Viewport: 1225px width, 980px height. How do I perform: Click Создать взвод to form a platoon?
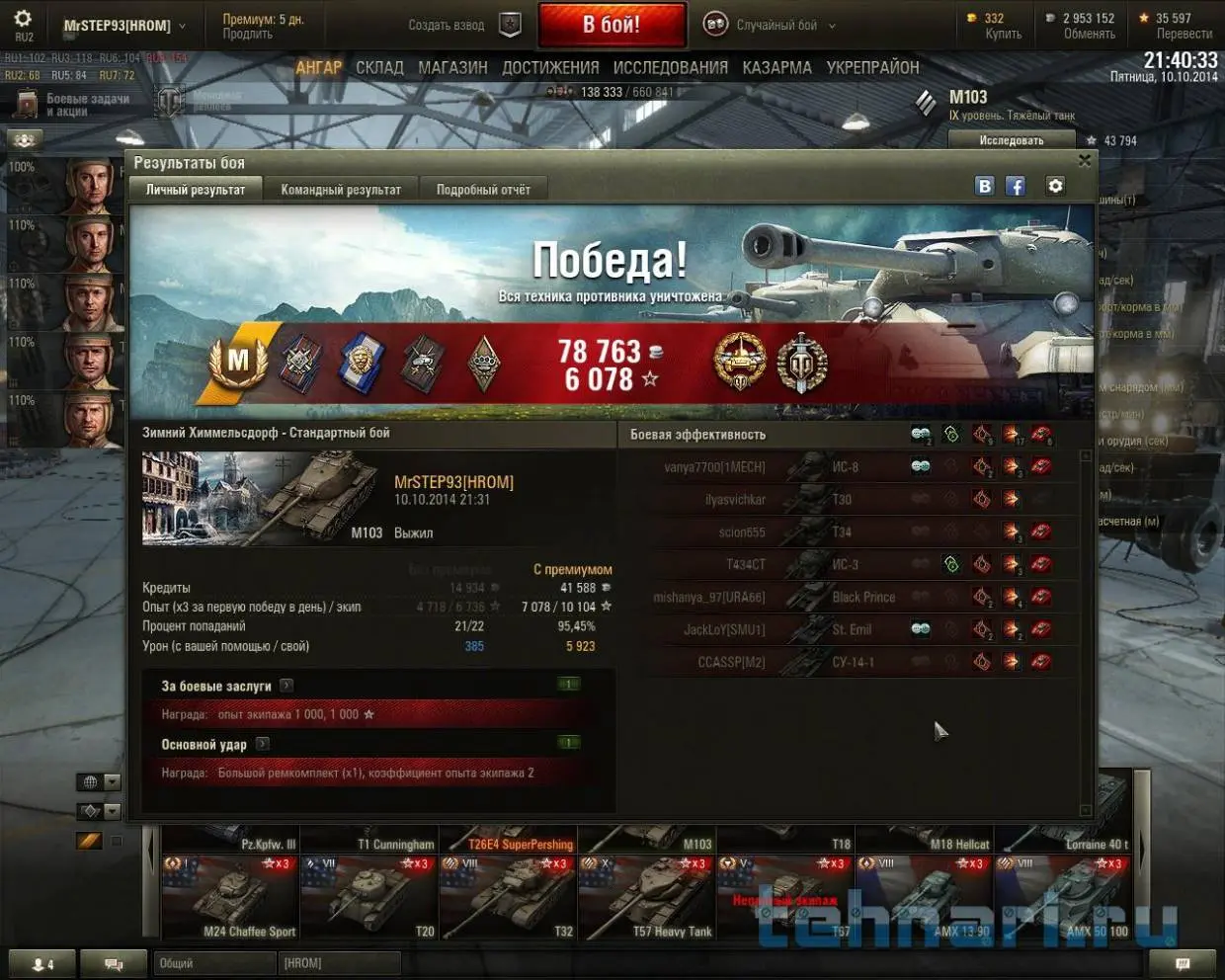tap(447, 26)
